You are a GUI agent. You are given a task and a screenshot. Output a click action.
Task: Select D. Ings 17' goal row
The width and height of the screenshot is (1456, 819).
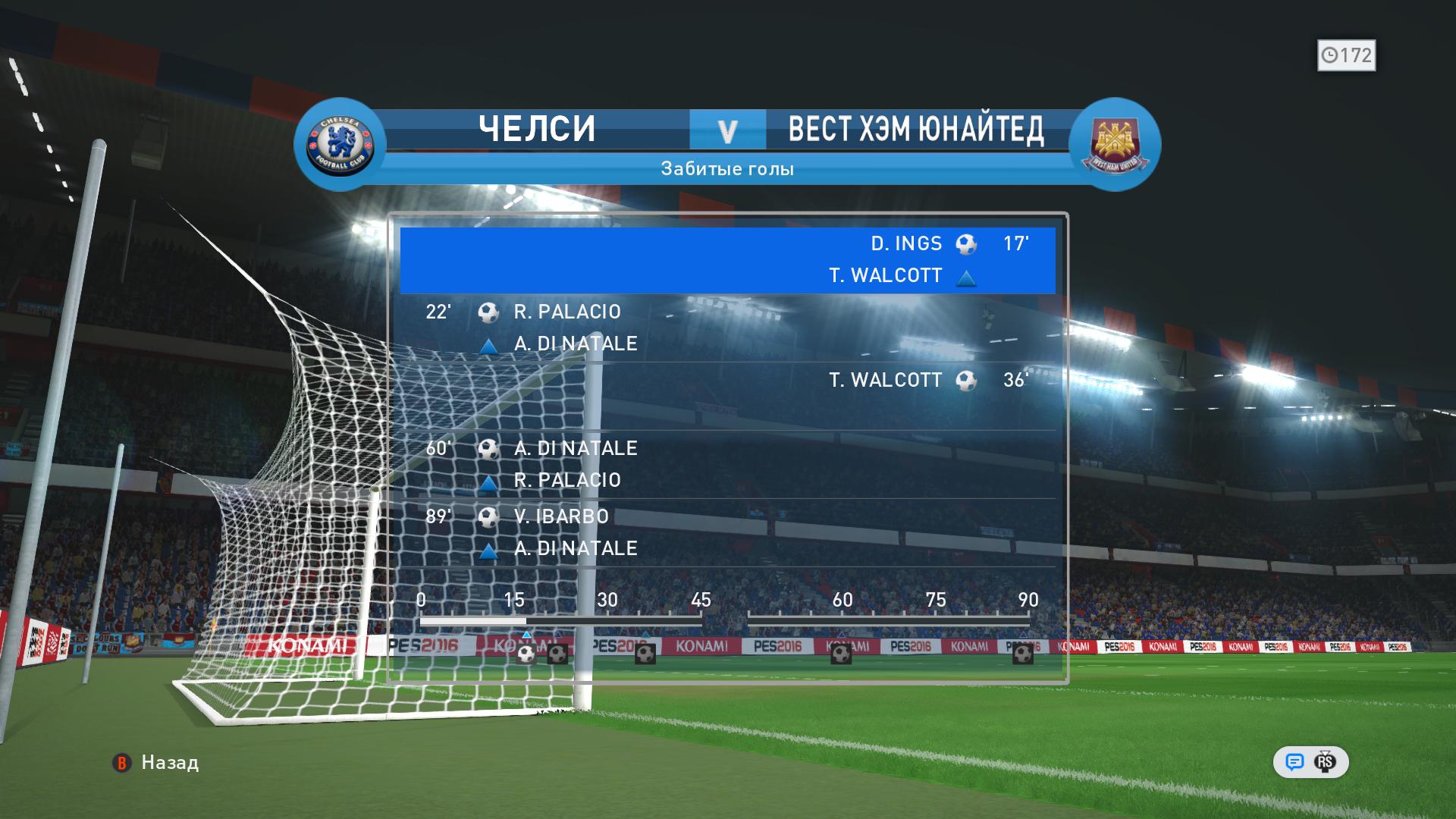727,259
